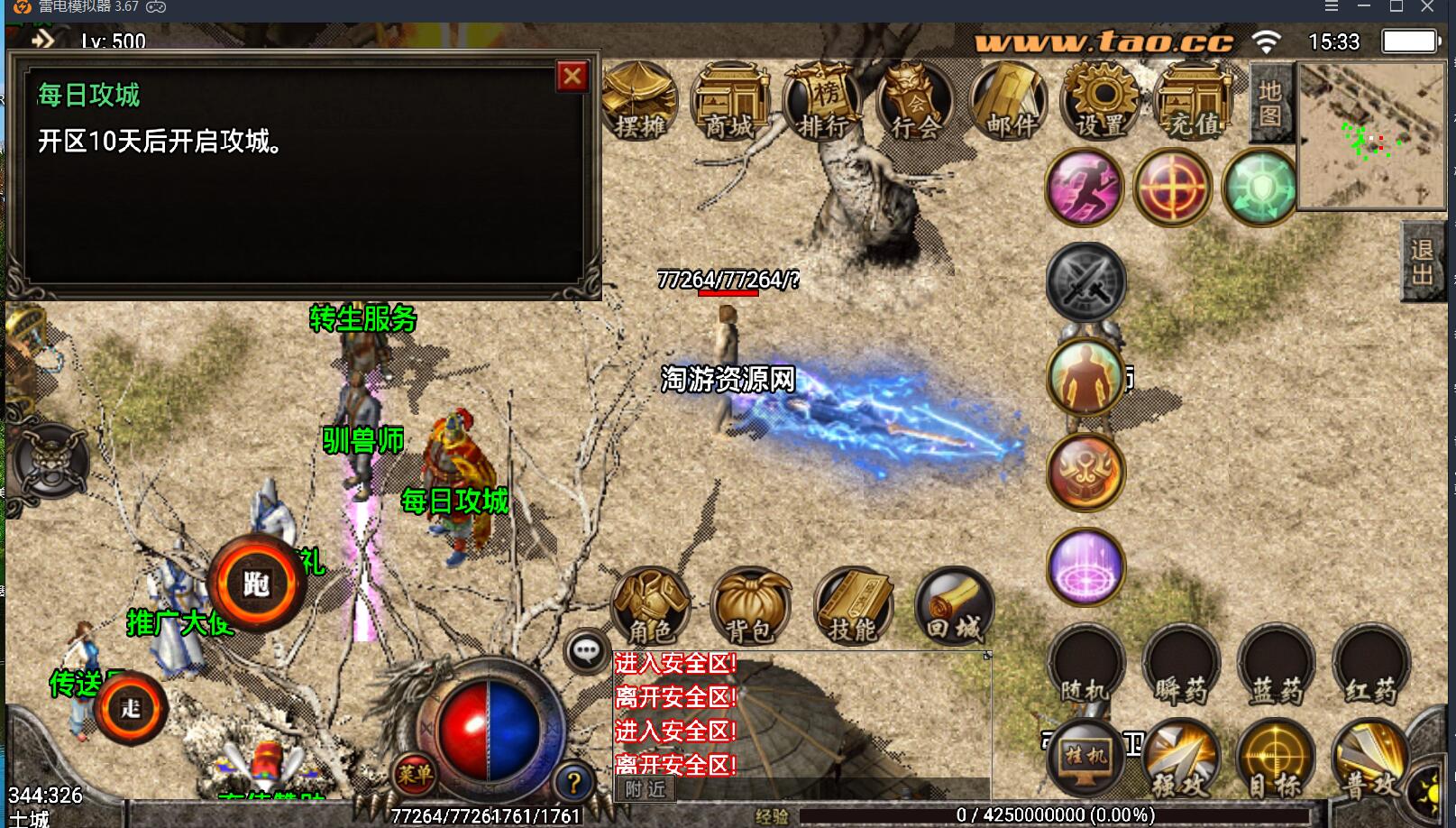Open the 行会 guild panel
The width and height of the screenshot is (1456, 828).
(x=915, y=101)
